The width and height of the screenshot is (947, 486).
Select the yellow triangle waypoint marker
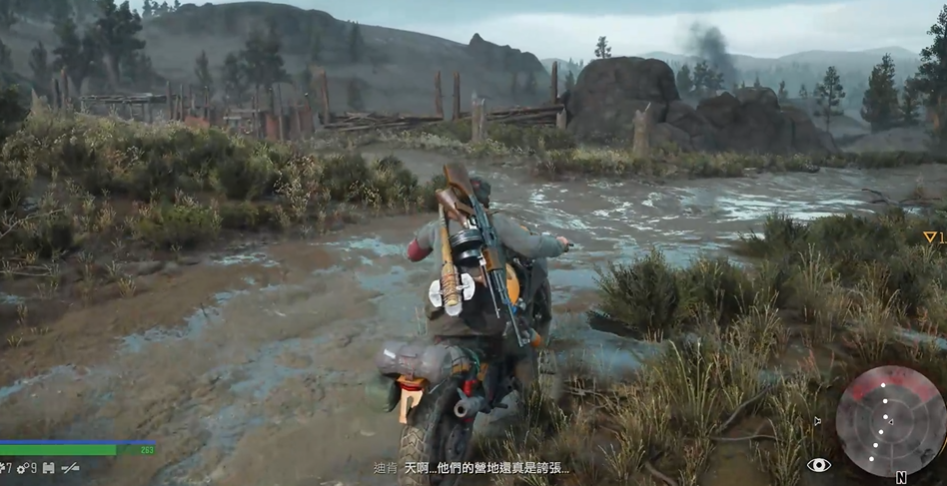coord(929,237)
